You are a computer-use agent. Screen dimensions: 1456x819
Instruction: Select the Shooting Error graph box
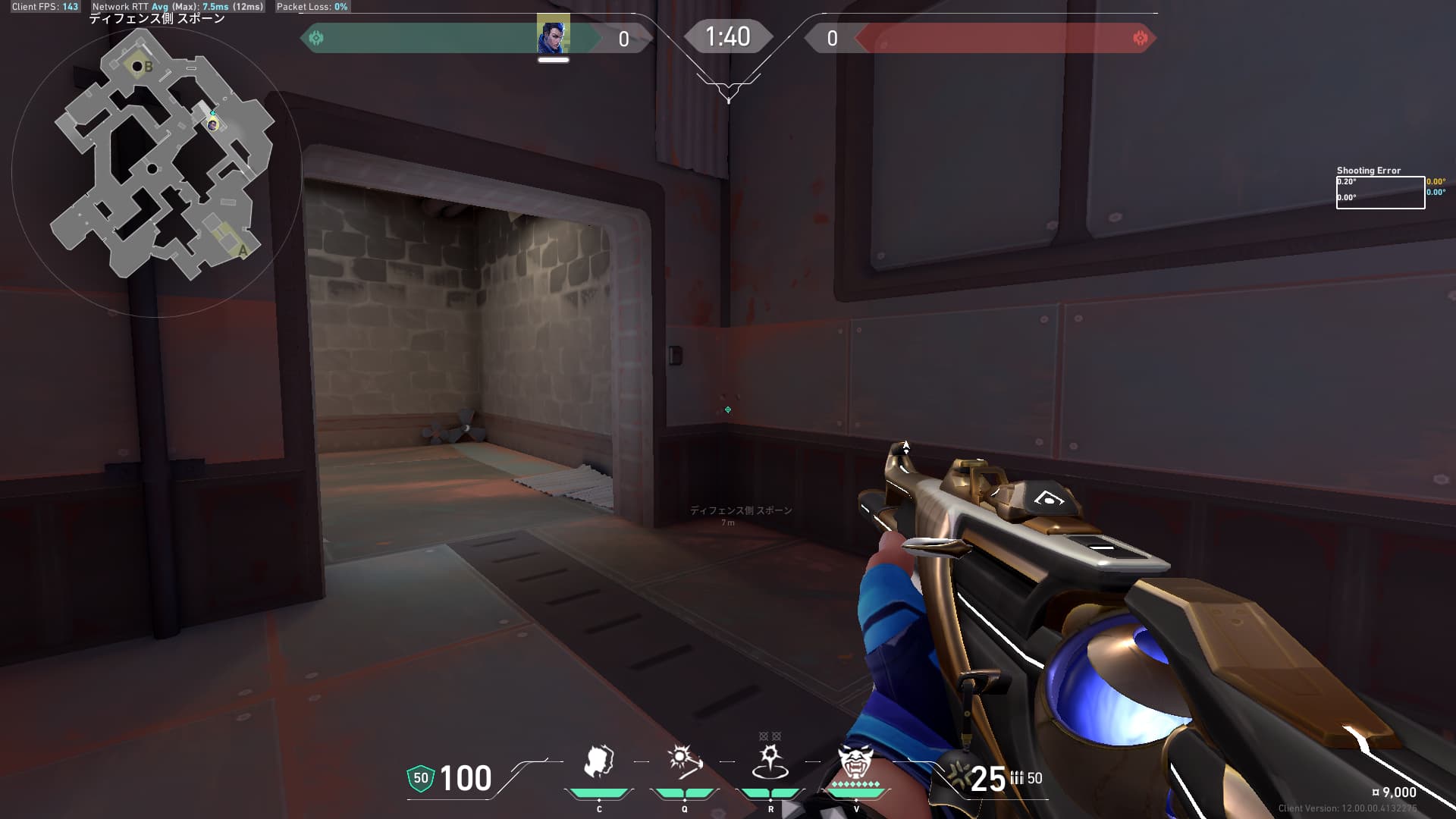coord(1379,193)
